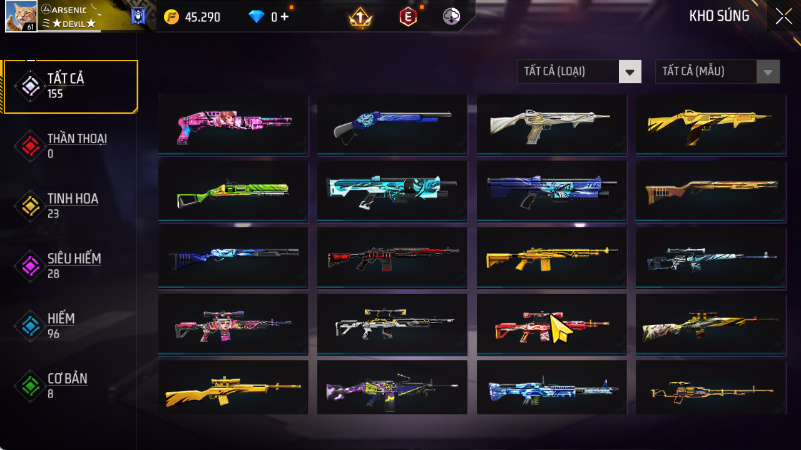Open the Tất Cả (Loại) dropdown

[580, 71]
